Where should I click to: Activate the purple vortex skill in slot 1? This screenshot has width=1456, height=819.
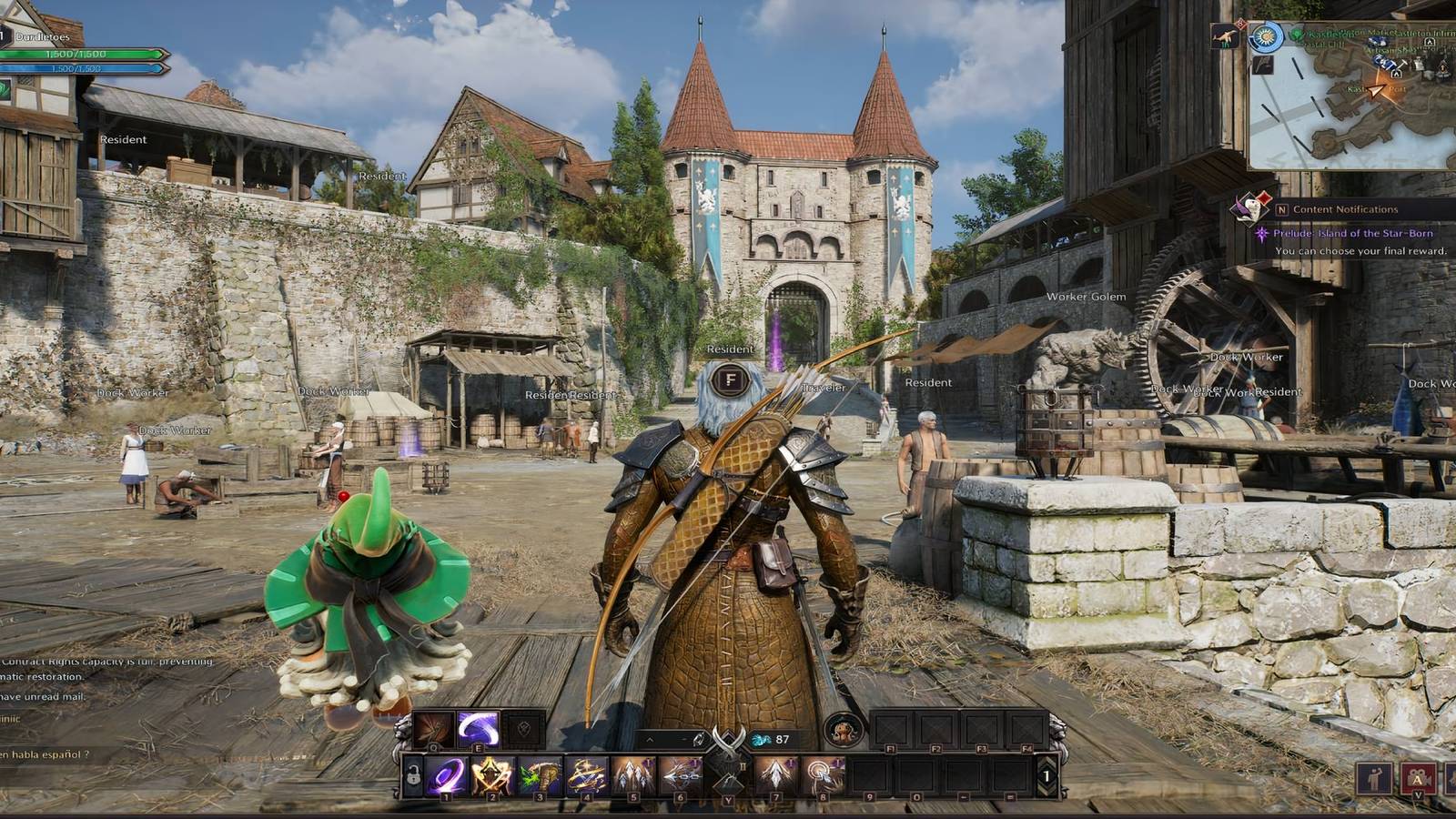(447, 776)
